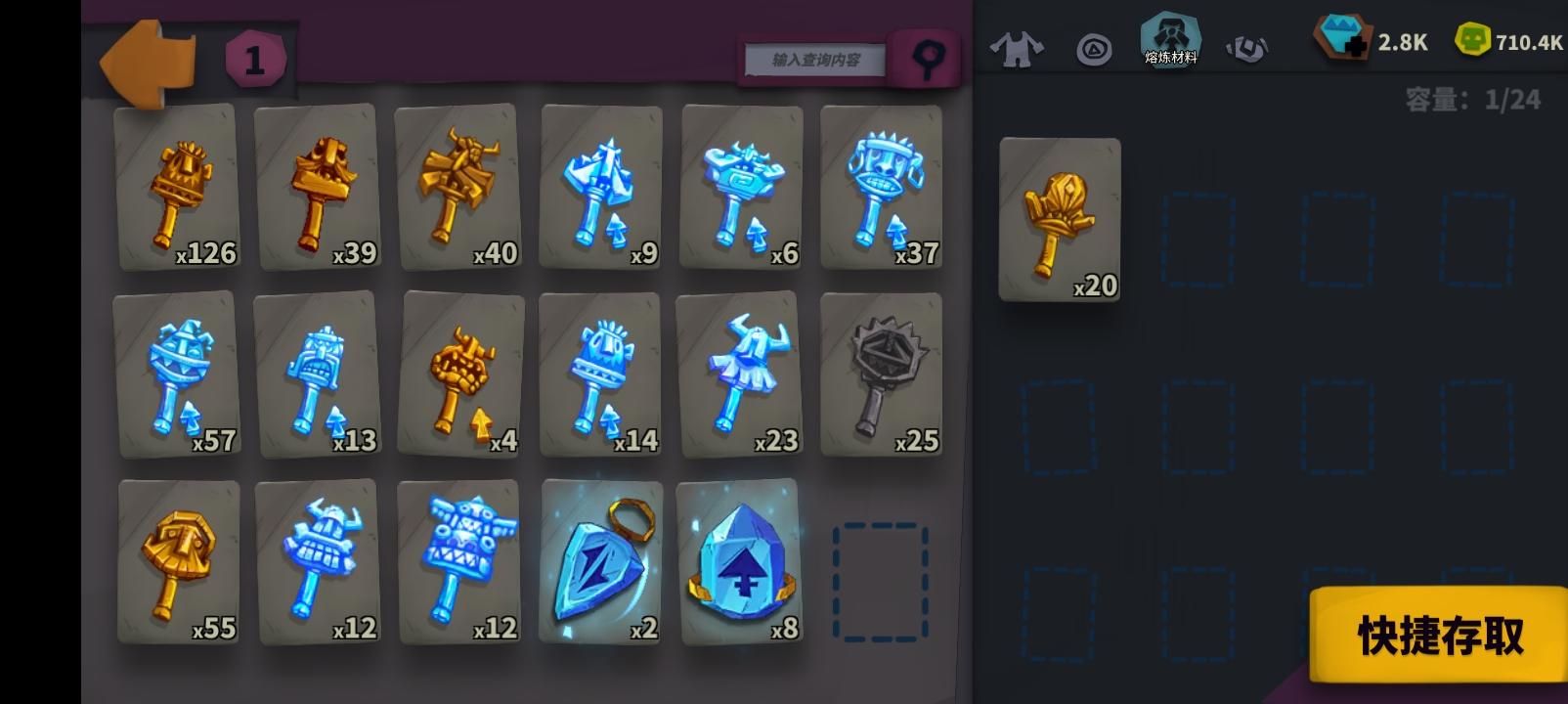1568x704 pixels.
Task: Click the pink magnifier search icon
Action: pos(924,59)
